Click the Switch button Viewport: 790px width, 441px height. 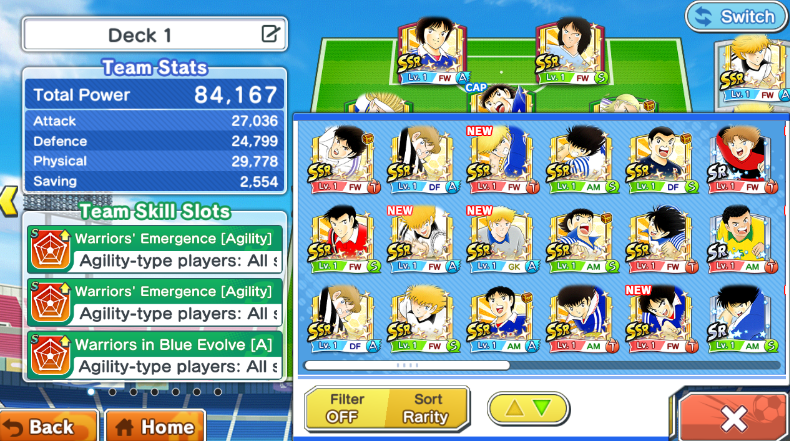point(737,17)
